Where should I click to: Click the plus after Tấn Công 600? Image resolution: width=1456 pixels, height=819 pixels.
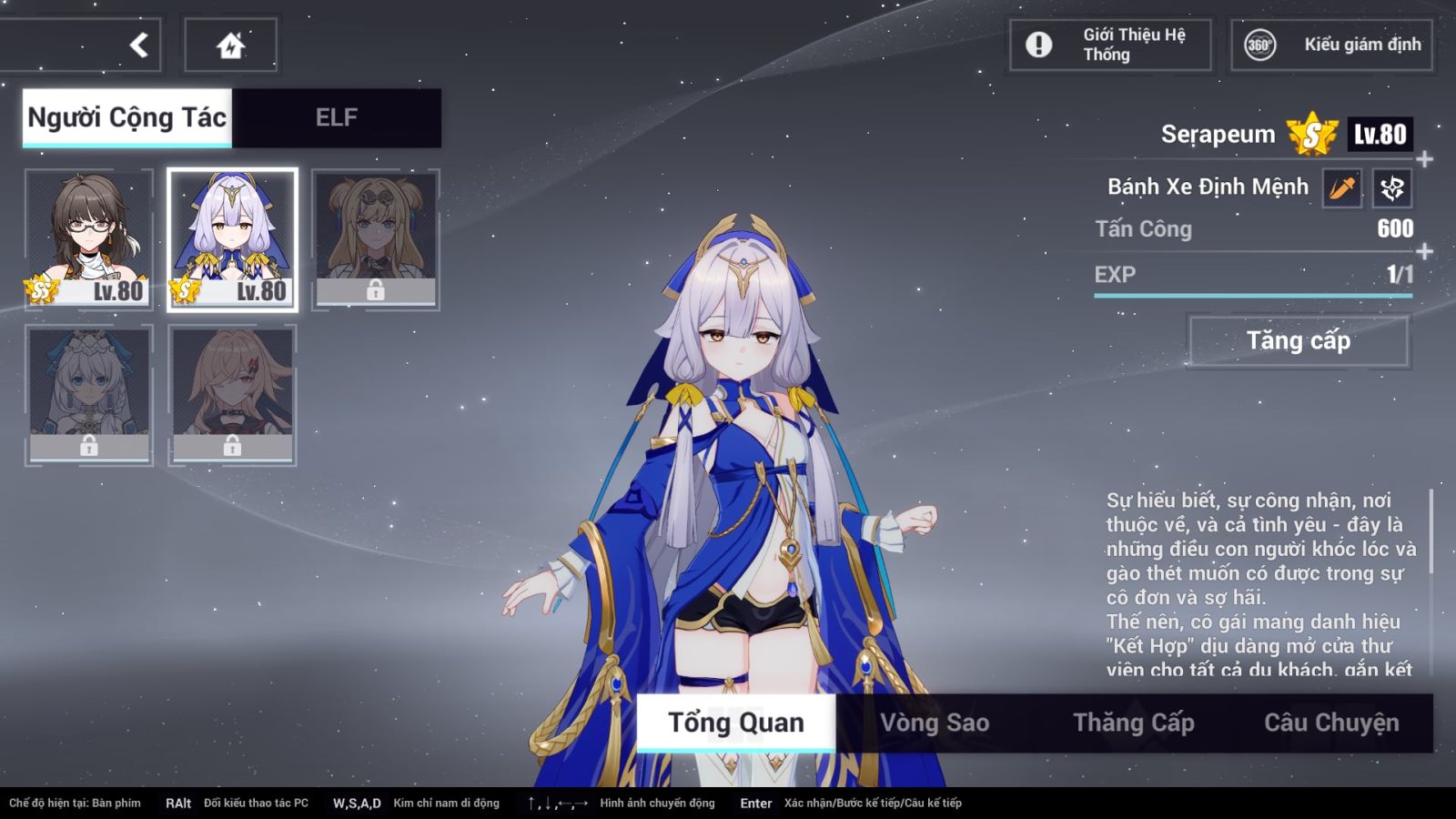tap(1422, 248)
